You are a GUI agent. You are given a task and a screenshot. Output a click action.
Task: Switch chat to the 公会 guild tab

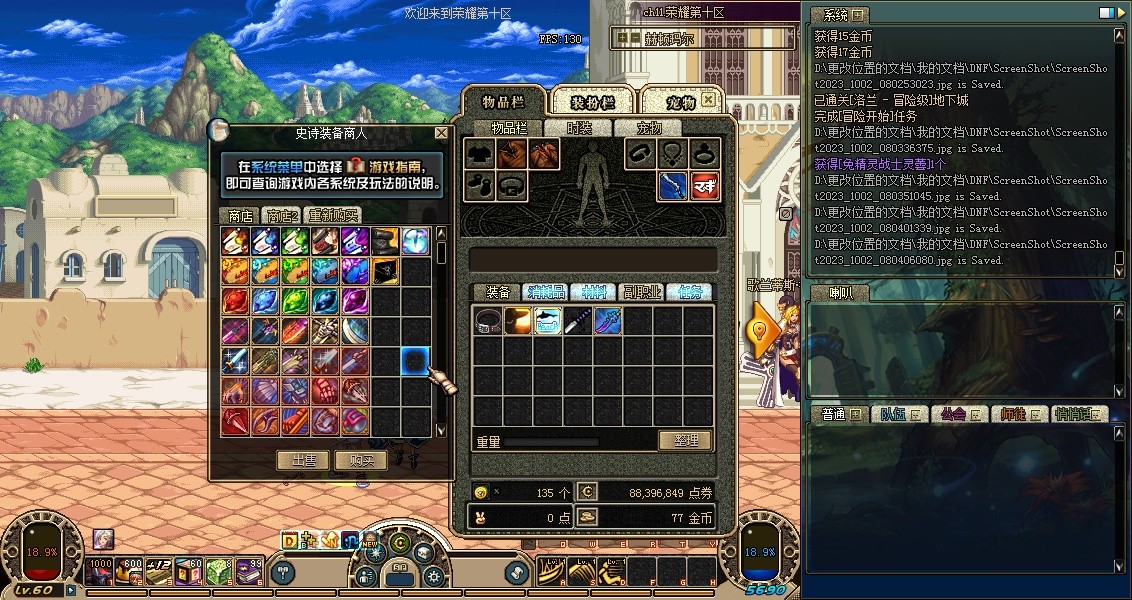tap(951, 414)
